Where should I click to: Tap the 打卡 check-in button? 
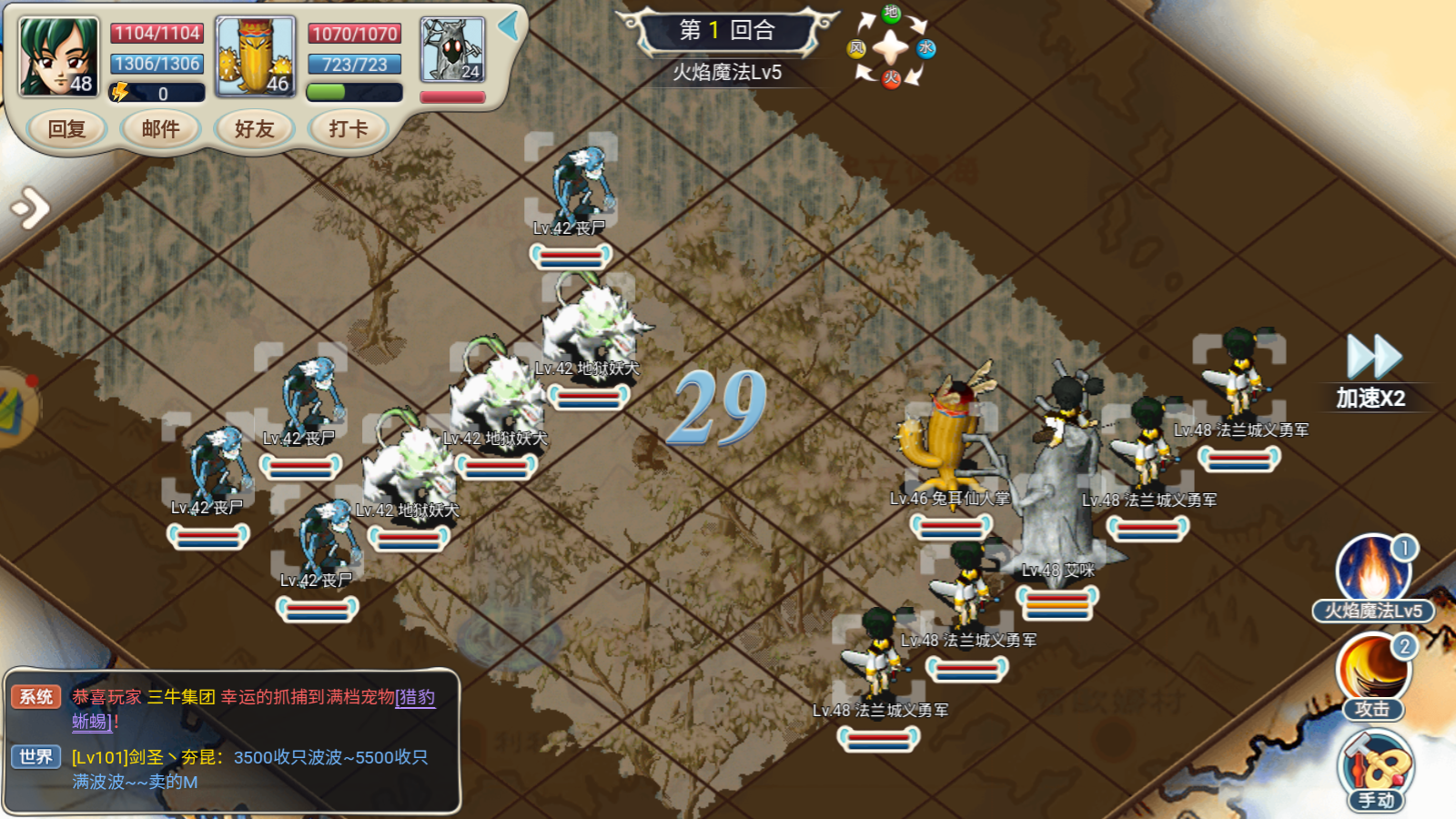(x=349, y=129)
